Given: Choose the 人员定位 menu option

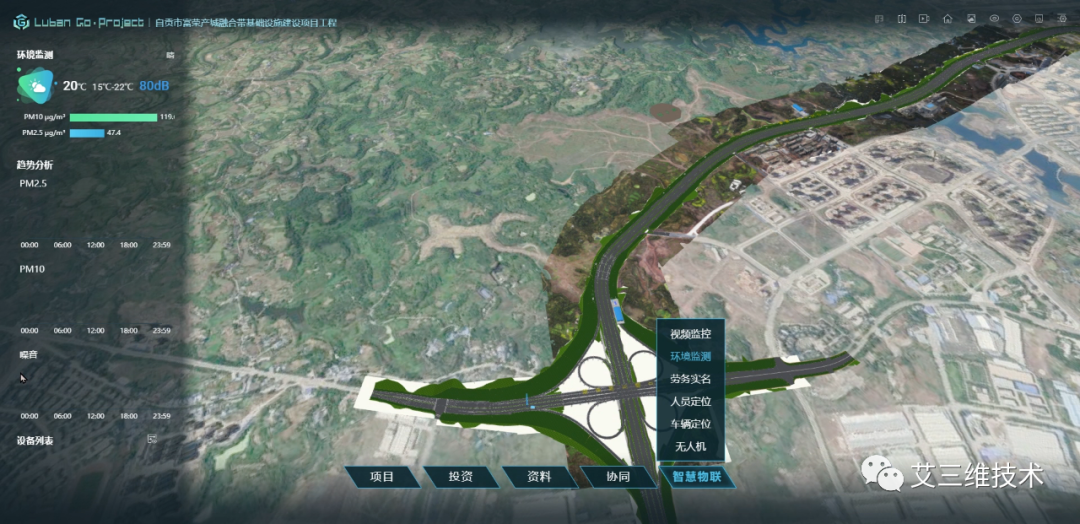Looking at the screenshot, I should point(690,401).
